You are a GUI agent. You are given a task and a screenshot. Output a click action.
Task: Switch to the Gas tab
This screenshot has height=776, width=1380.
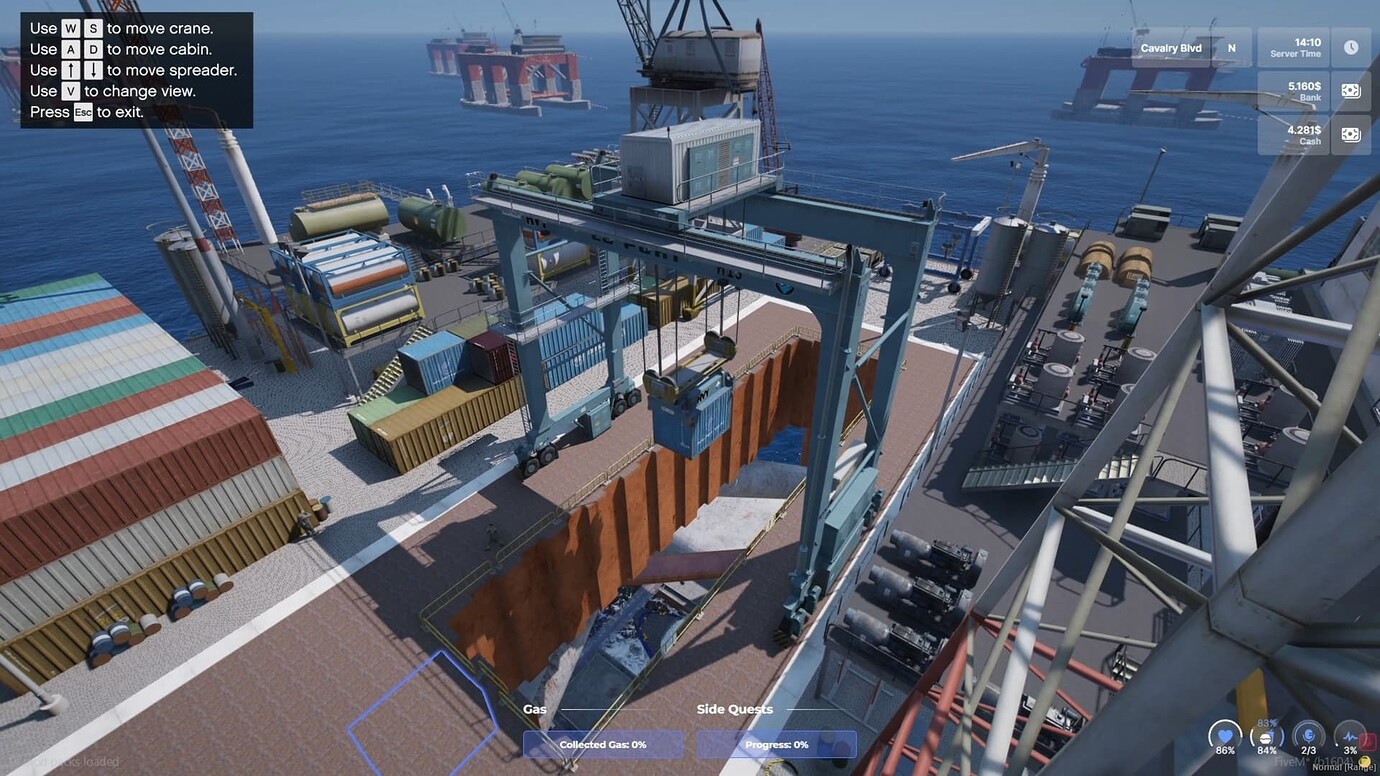point(534,708)
